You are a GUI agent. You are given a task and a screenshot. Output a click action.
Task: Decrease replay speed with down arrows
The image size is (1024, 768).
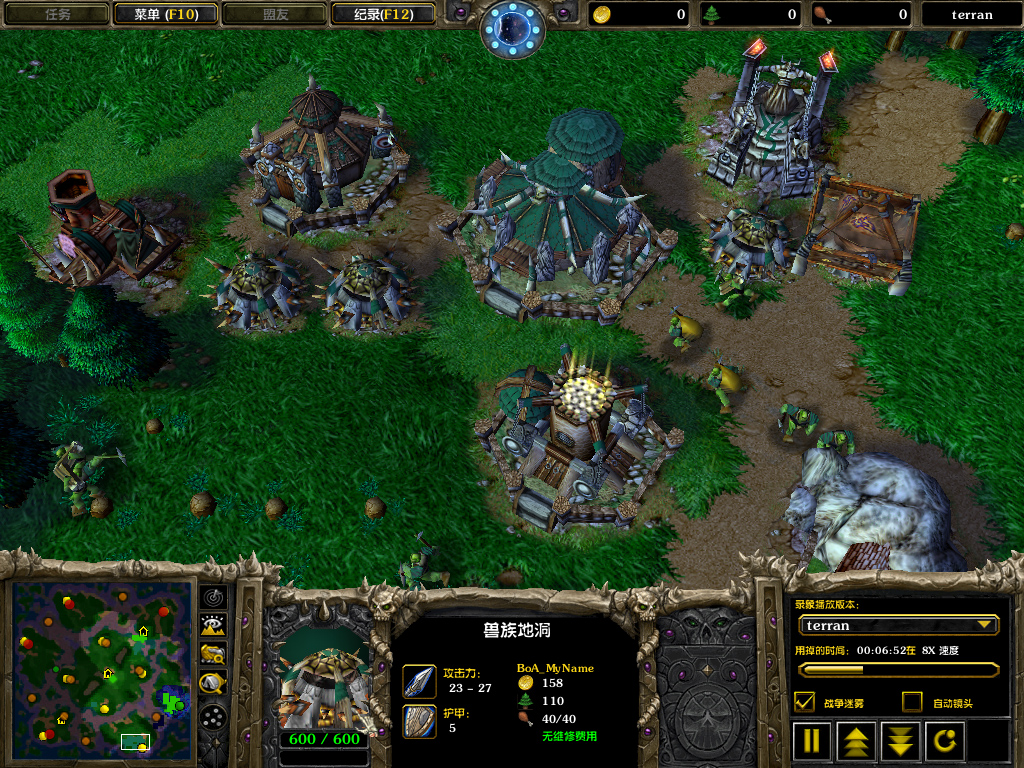(x=901, y=741)
